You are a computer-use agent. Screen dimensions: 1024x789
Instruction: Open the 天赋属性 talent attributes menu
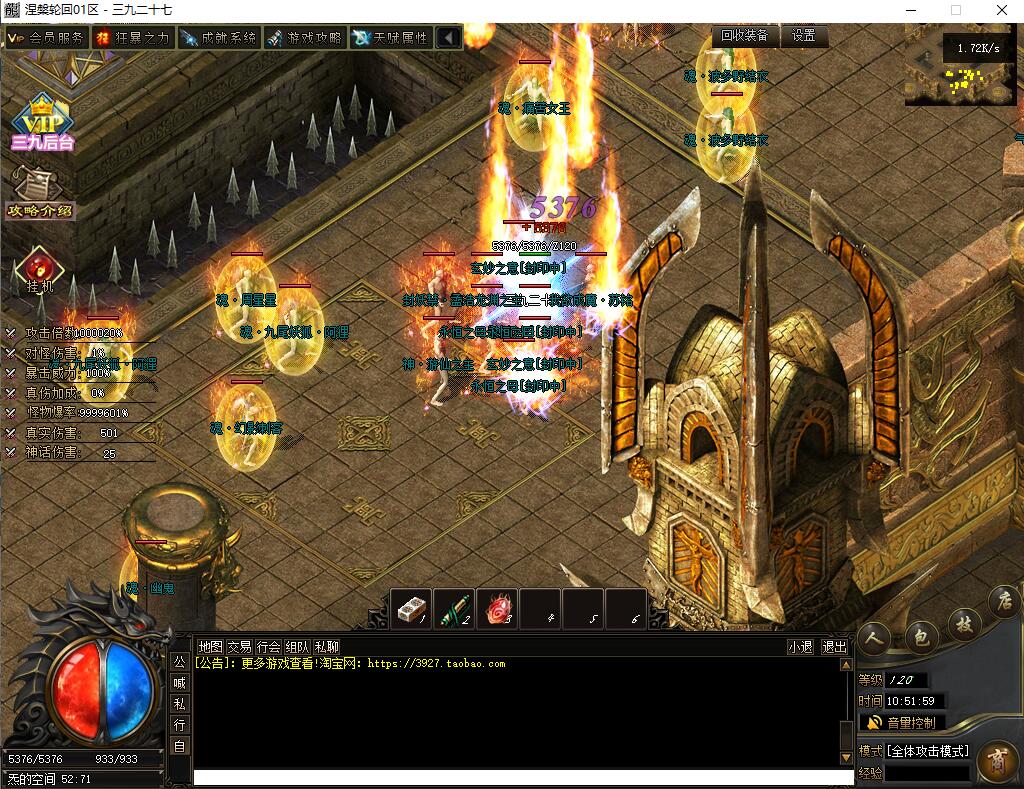[390, 37]
